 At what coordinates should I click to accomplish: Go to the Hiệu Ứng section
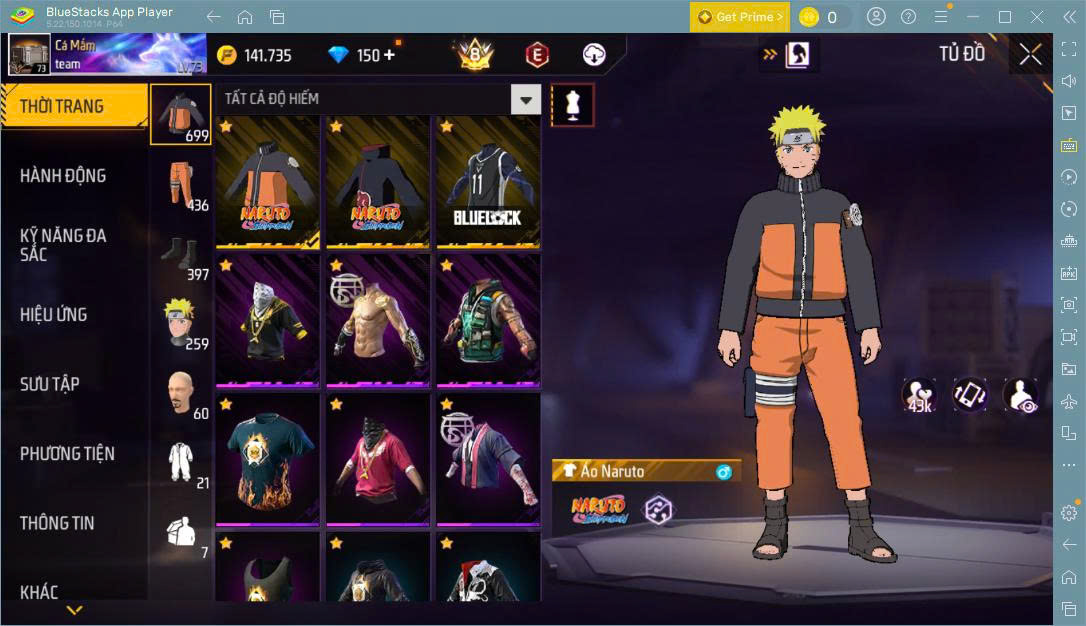click(x=54, y=315)
